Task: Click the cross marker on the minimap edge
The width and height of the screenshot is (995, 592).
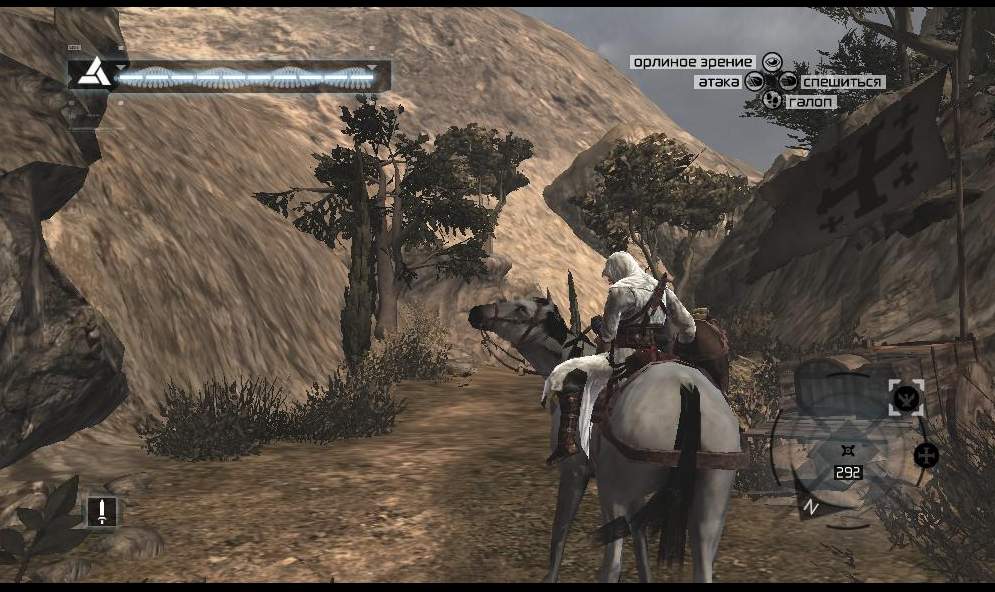Action: click(926, 456)
